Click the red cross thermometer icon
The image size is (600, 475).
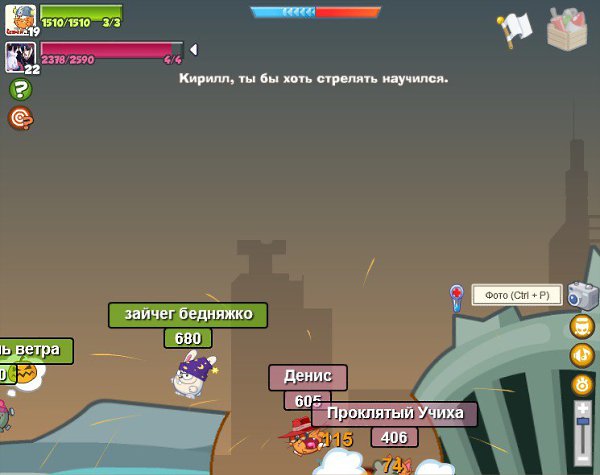click(457, 296)
